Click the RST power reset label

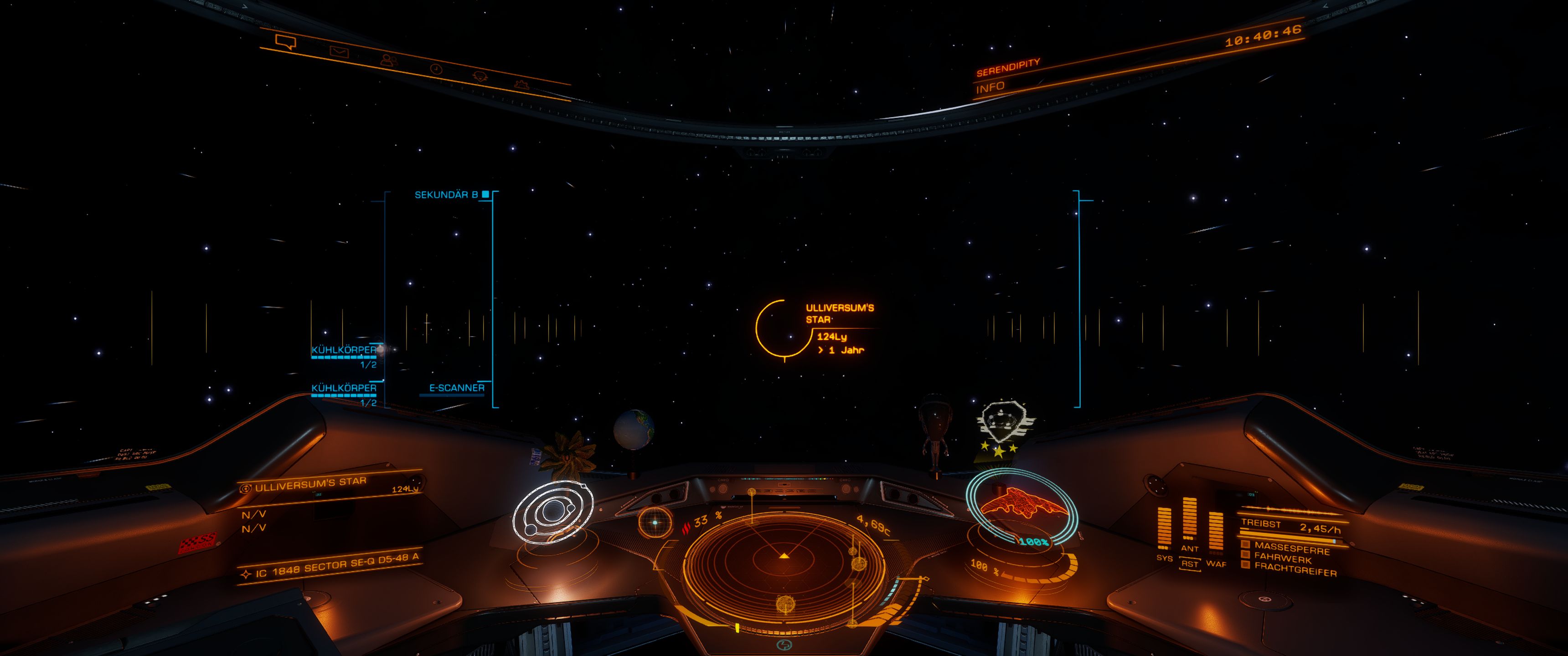(1189, 564)
